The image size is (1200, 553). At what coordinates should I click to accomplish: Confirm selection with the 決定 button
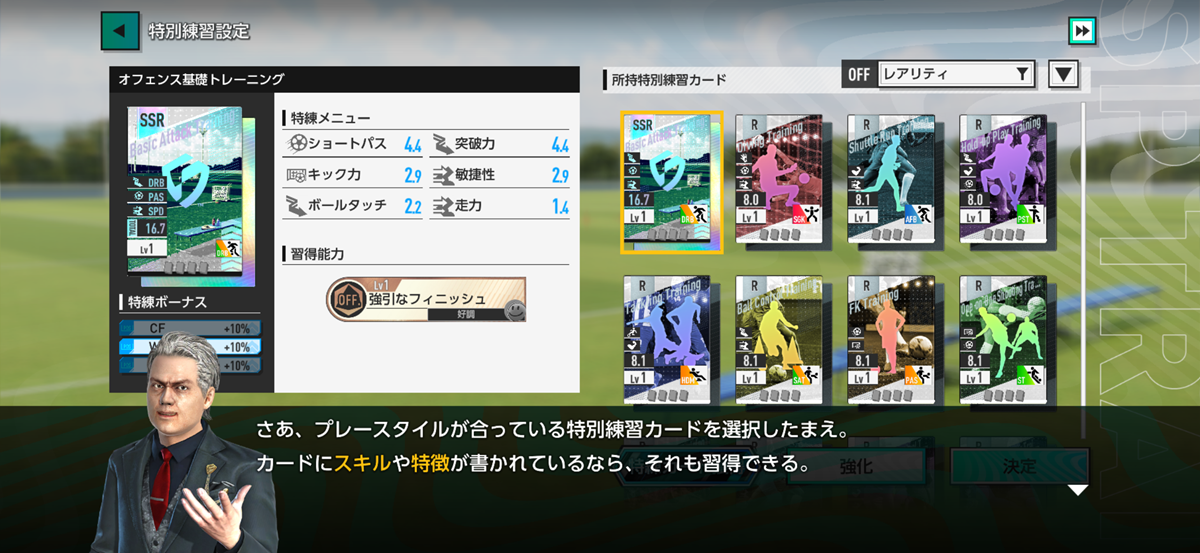(x=1019, y=466)
